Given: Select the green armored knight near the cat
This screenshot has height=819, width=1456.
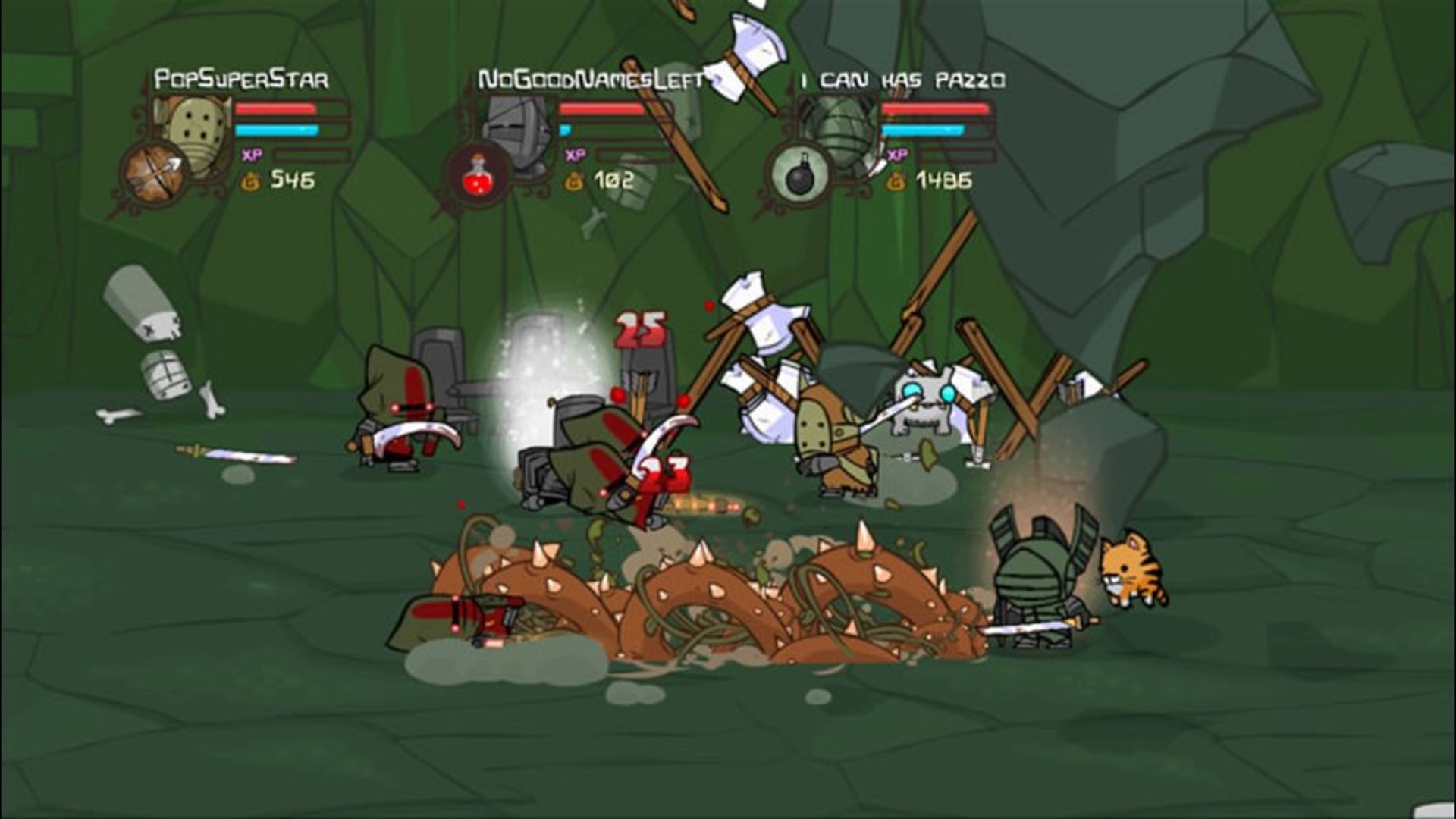Looking at the screenshot, I should [x=1035, y=576].
